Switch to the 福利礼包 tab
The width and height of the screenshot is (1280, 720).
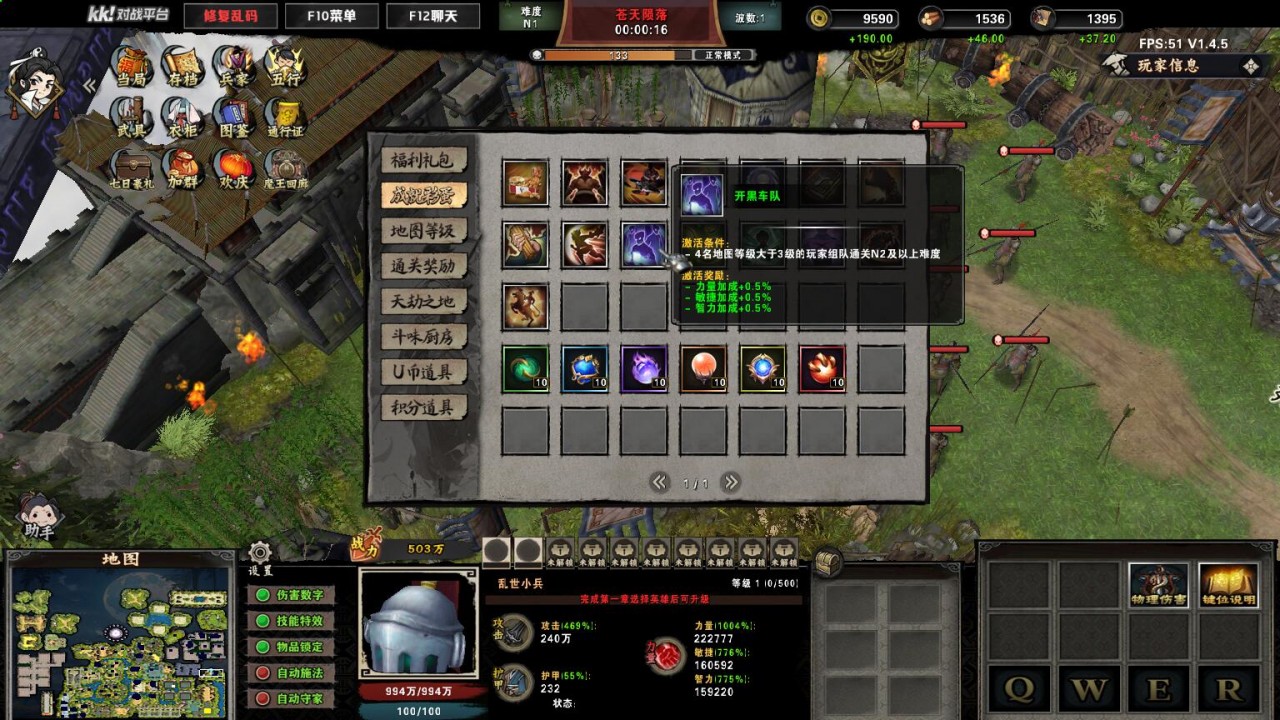pos(423,160)
